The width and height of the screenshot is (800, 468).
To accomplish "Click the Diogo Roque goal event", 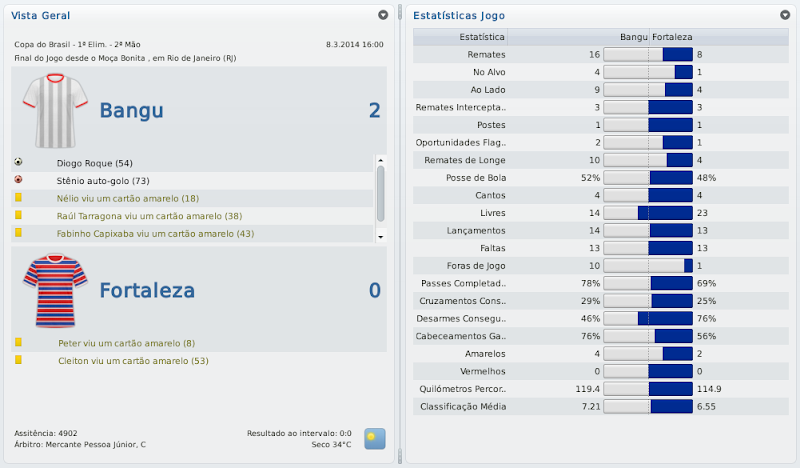I will coord(95,162).
